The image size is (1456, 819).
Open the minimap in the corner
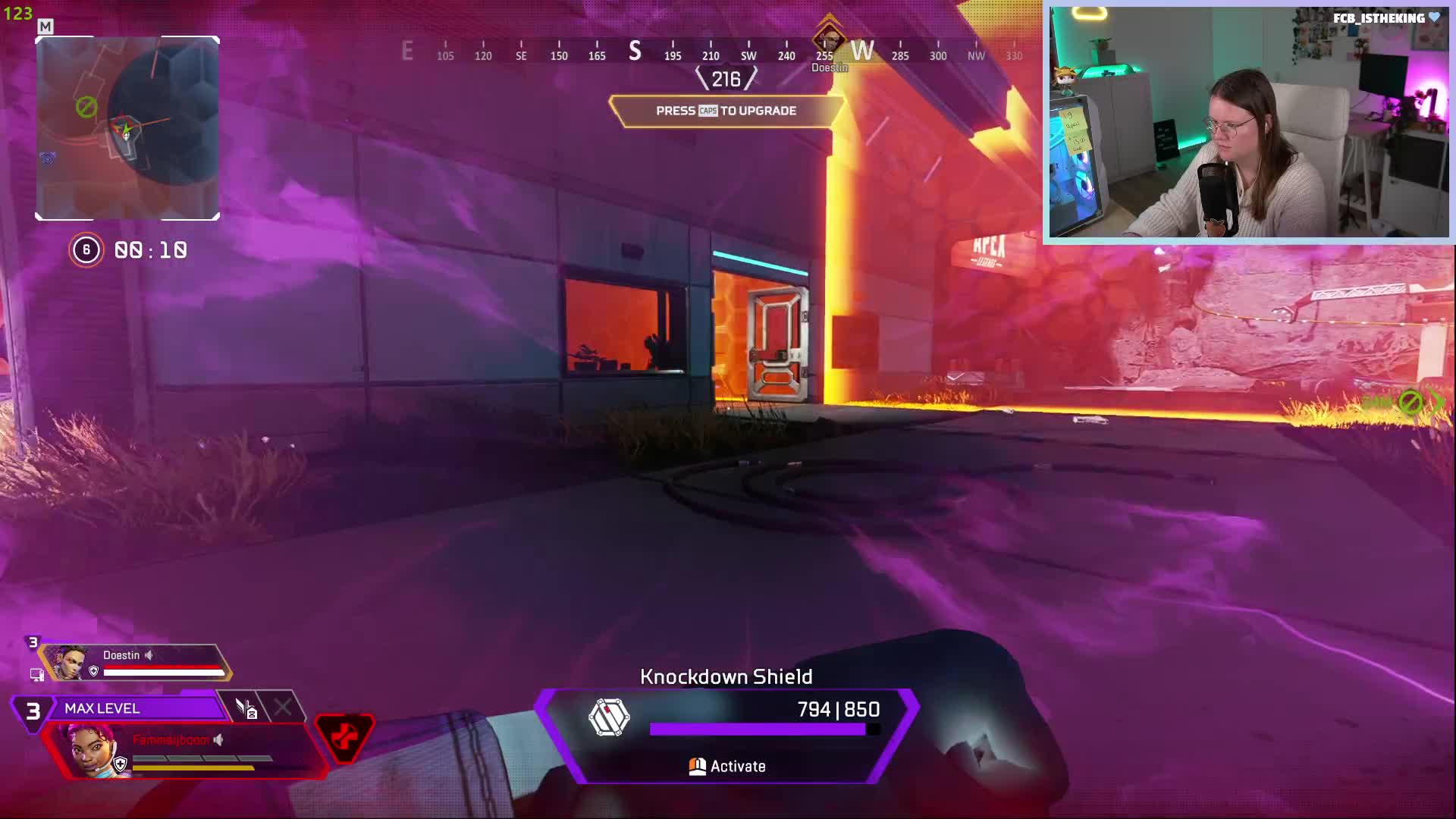tap(127, 128)
